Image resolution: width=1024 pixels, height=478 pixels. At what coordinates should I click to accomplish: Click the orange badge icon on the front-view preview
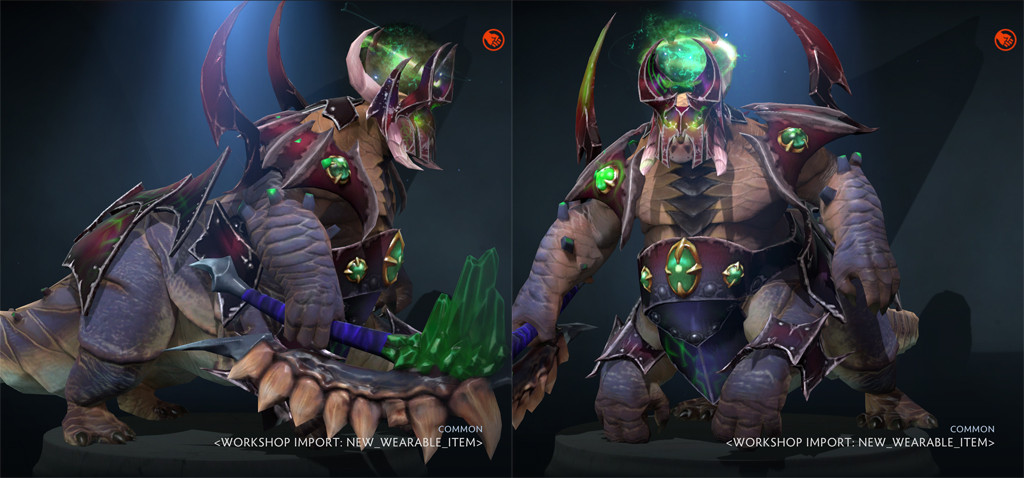(1004, 40)
